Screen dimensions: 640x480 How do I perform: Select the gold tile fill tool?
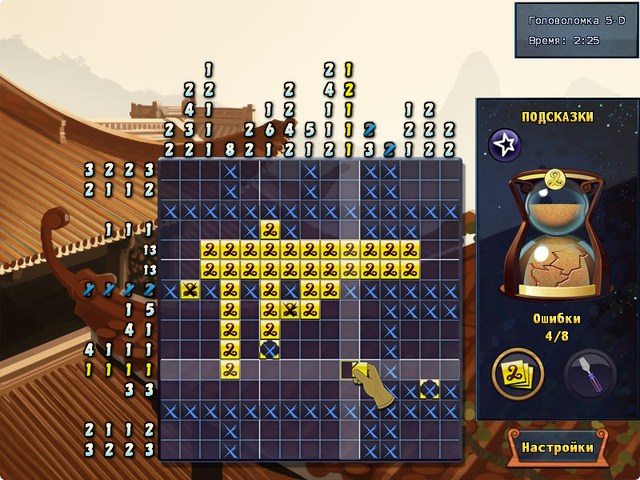point(518,375)
